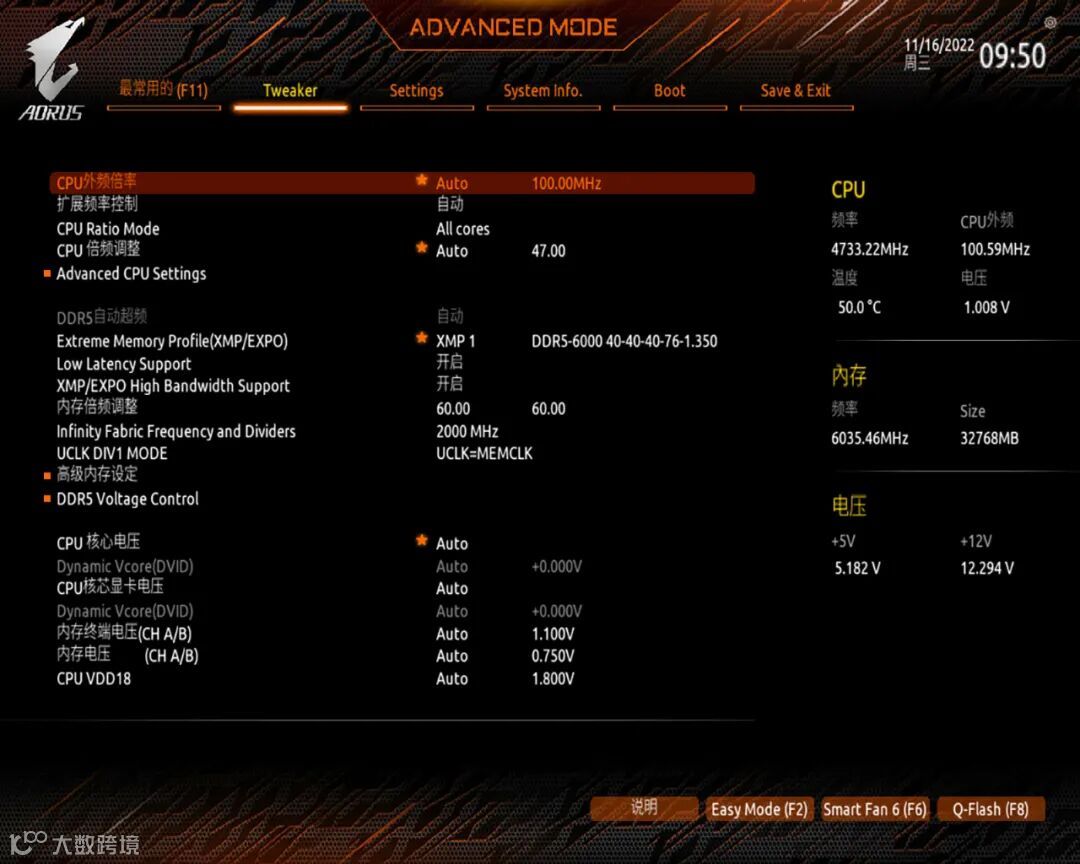This screenshot has height=864, width=1080.
Task: Choose the CPU Ratio Mode setting
Action: point(108,229)
